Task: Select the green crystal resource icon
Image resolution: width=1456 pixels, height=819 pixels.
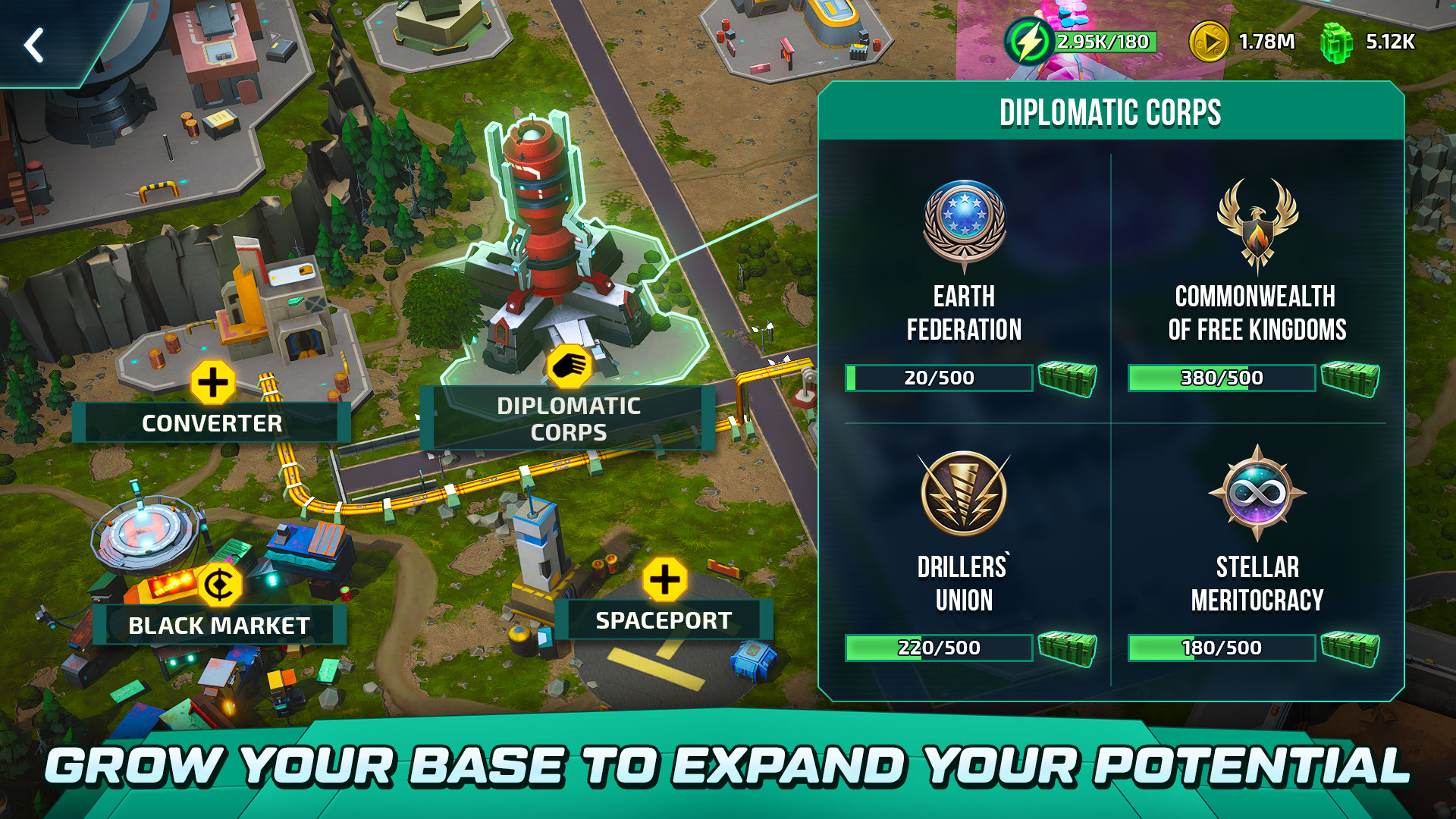Action: (x=1336, y=42)
